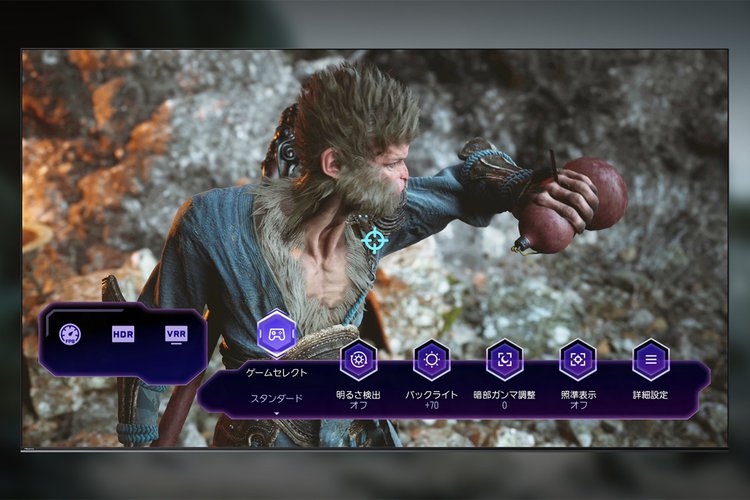Click the FPS gauge icon
750x500 pixels.
69,334
